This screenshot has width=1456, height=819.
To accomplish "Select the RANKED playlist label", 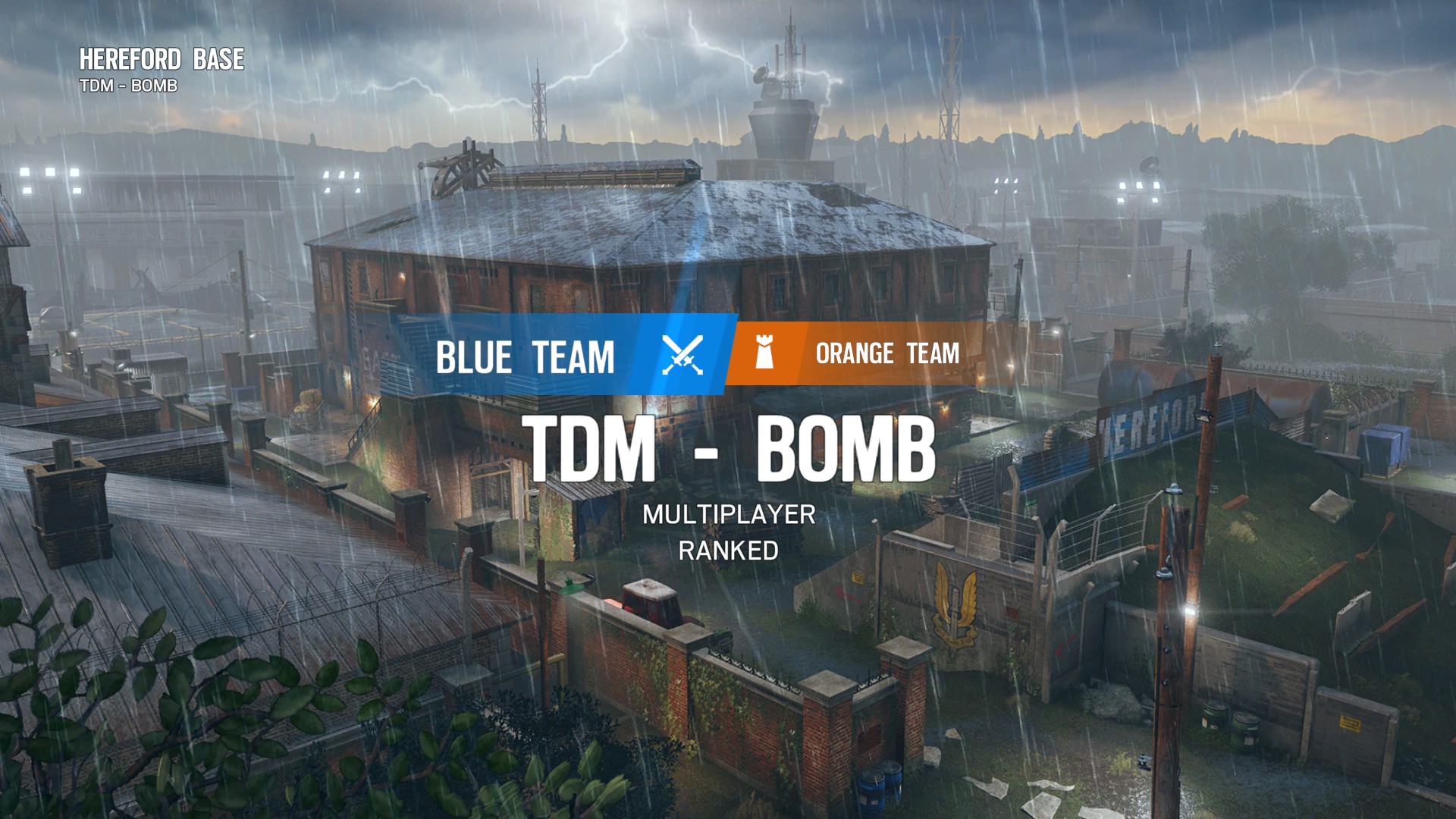I will tap(728, 551).
